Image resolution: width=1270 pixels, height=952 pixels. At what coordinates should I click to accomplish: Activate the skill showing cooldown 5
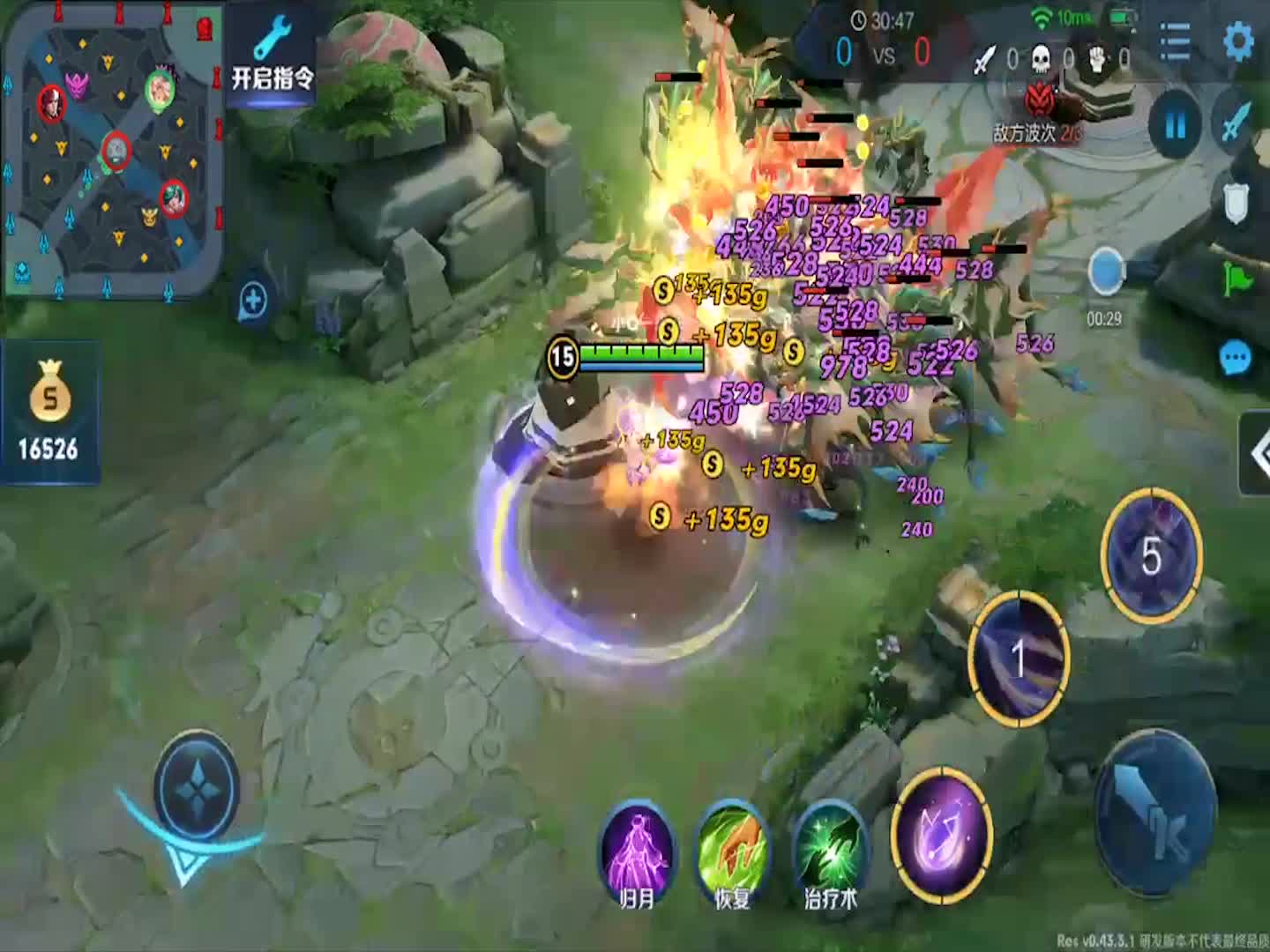point(1151,555)
